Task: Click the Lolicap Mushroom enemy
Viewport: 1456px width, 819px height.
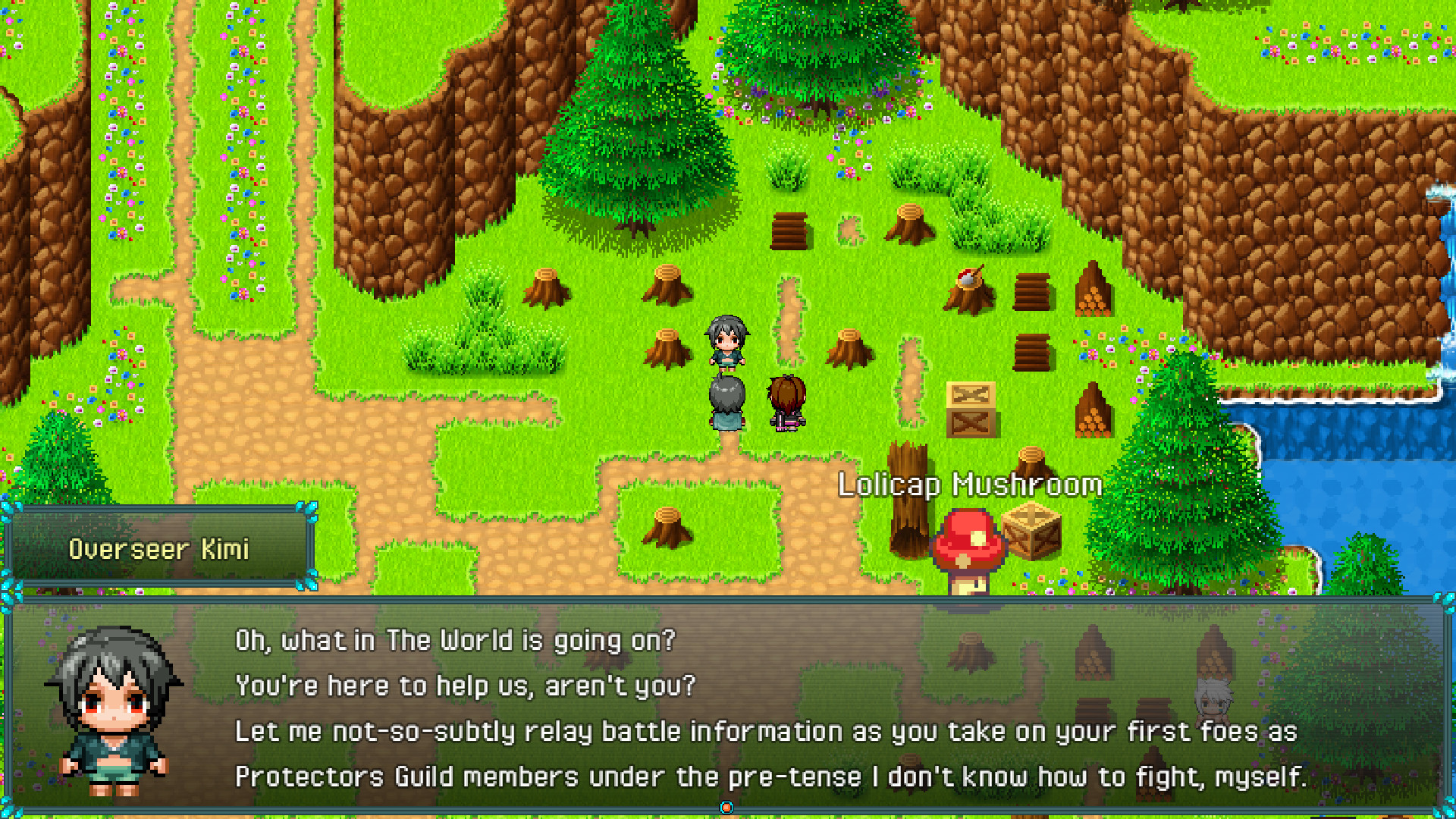Action: (968, 546)
